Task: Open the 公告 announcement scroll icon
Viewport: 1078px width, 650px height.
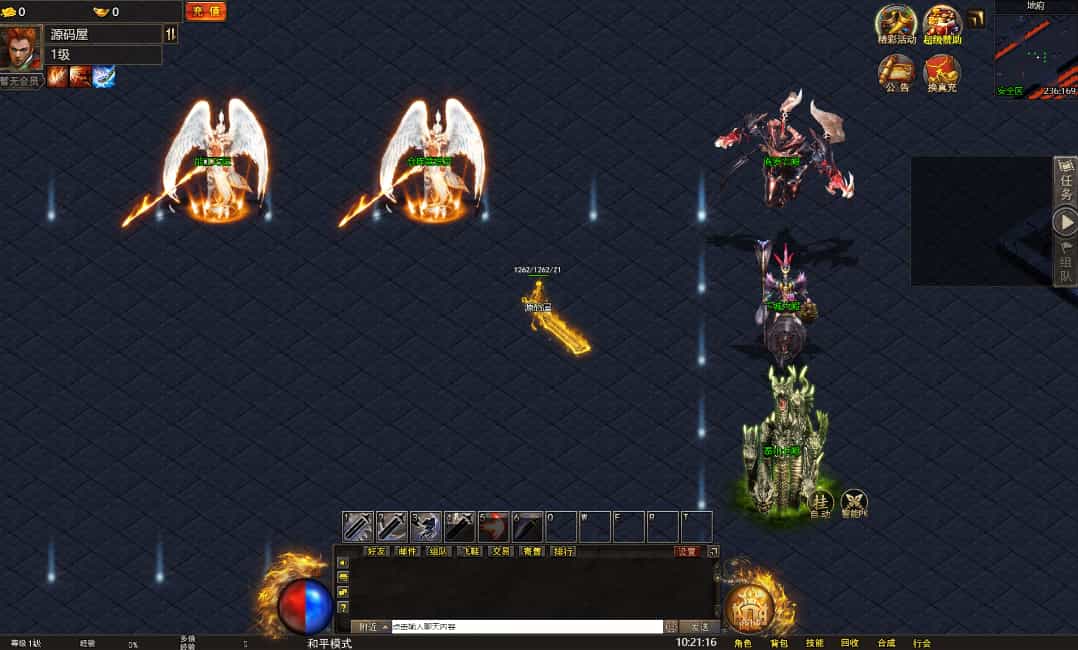Action: coord(897,72)
